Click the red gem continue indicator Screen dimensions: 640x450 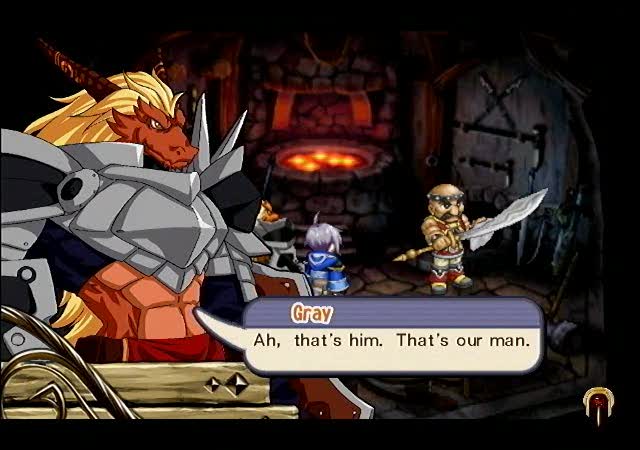[x=598, y=402]
